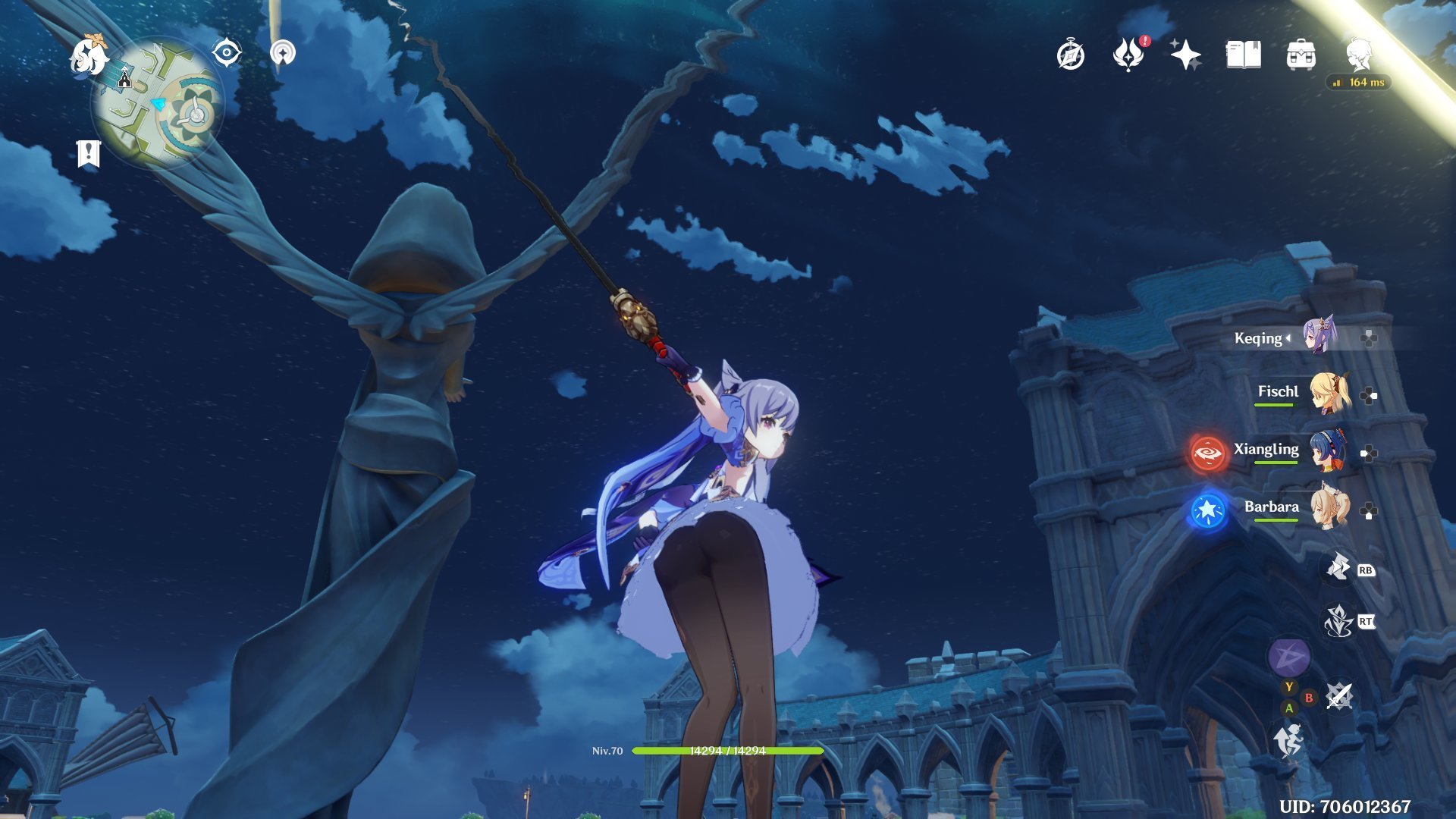Toggle the elemental sight eye icon
Screen dimensions: 1456x819
tap(226, 53)
